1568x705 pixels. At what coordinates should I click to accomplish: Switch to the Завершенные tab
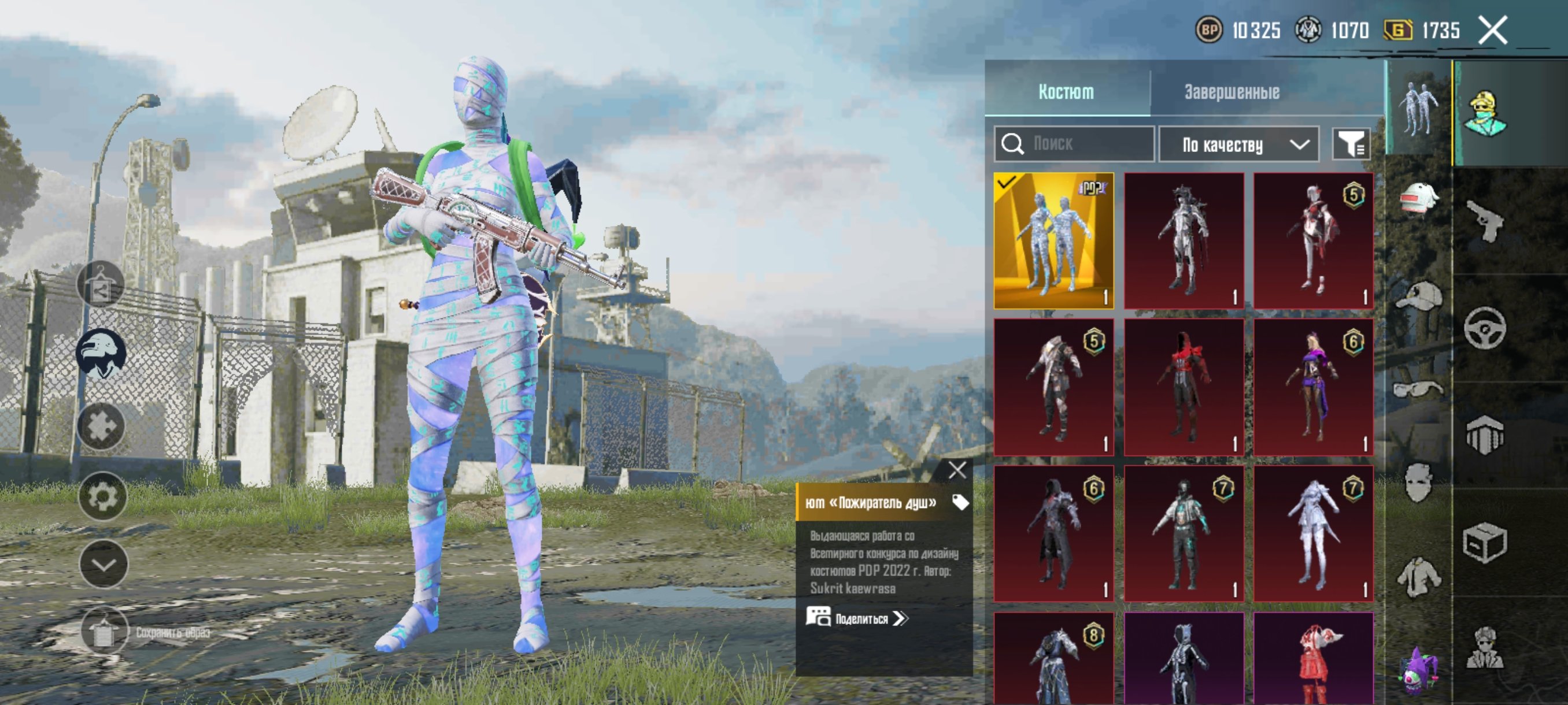click(1232, 92)
